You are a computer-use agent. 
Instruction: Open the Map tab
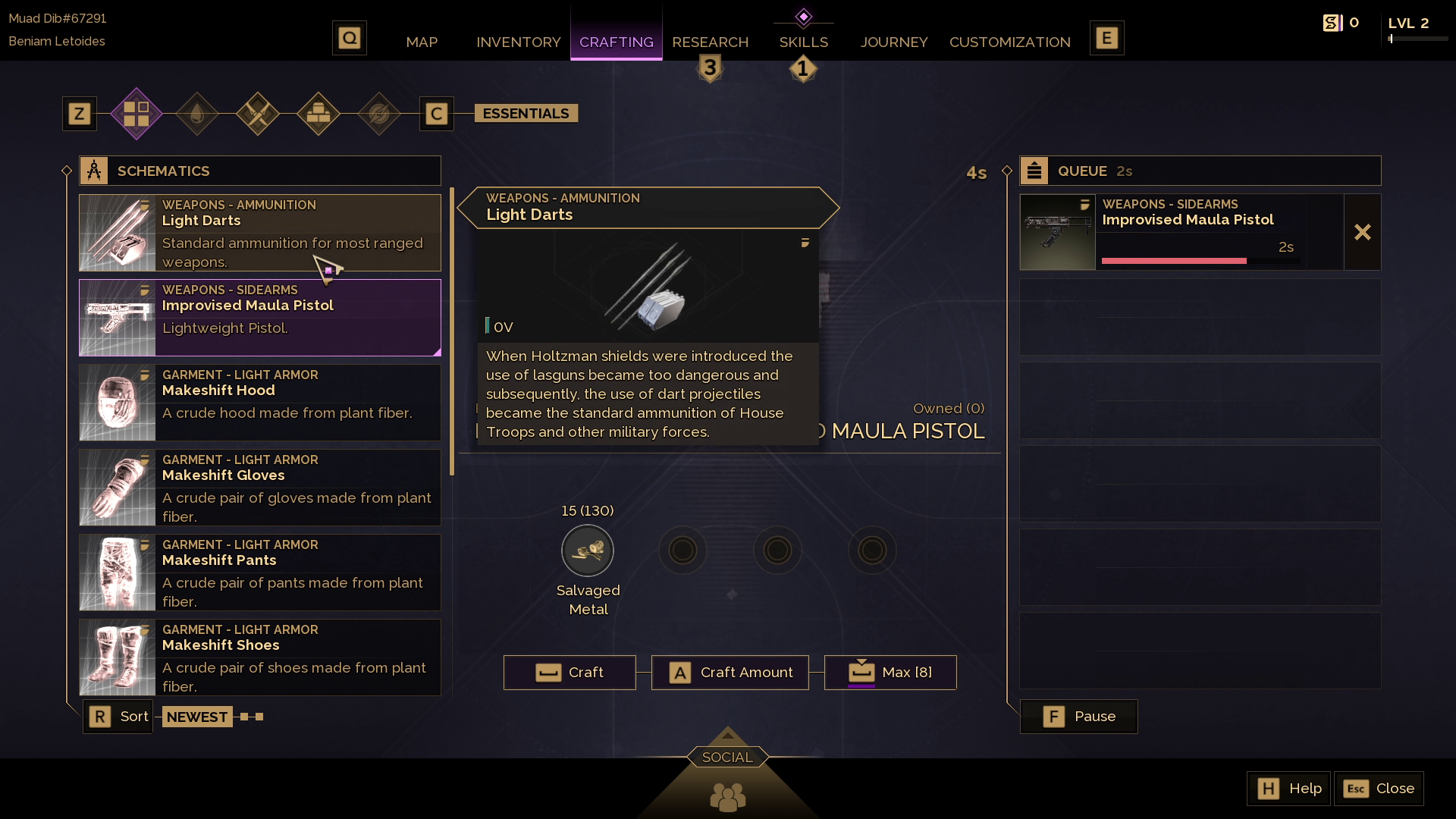tap(422, 42)
